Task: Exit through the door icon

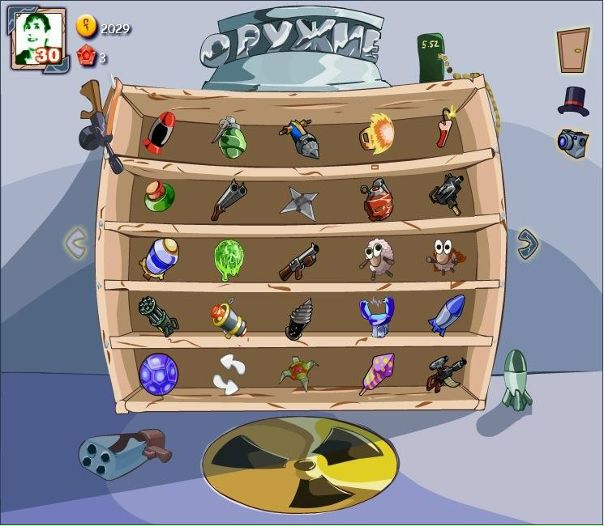Action: (573, 49)
